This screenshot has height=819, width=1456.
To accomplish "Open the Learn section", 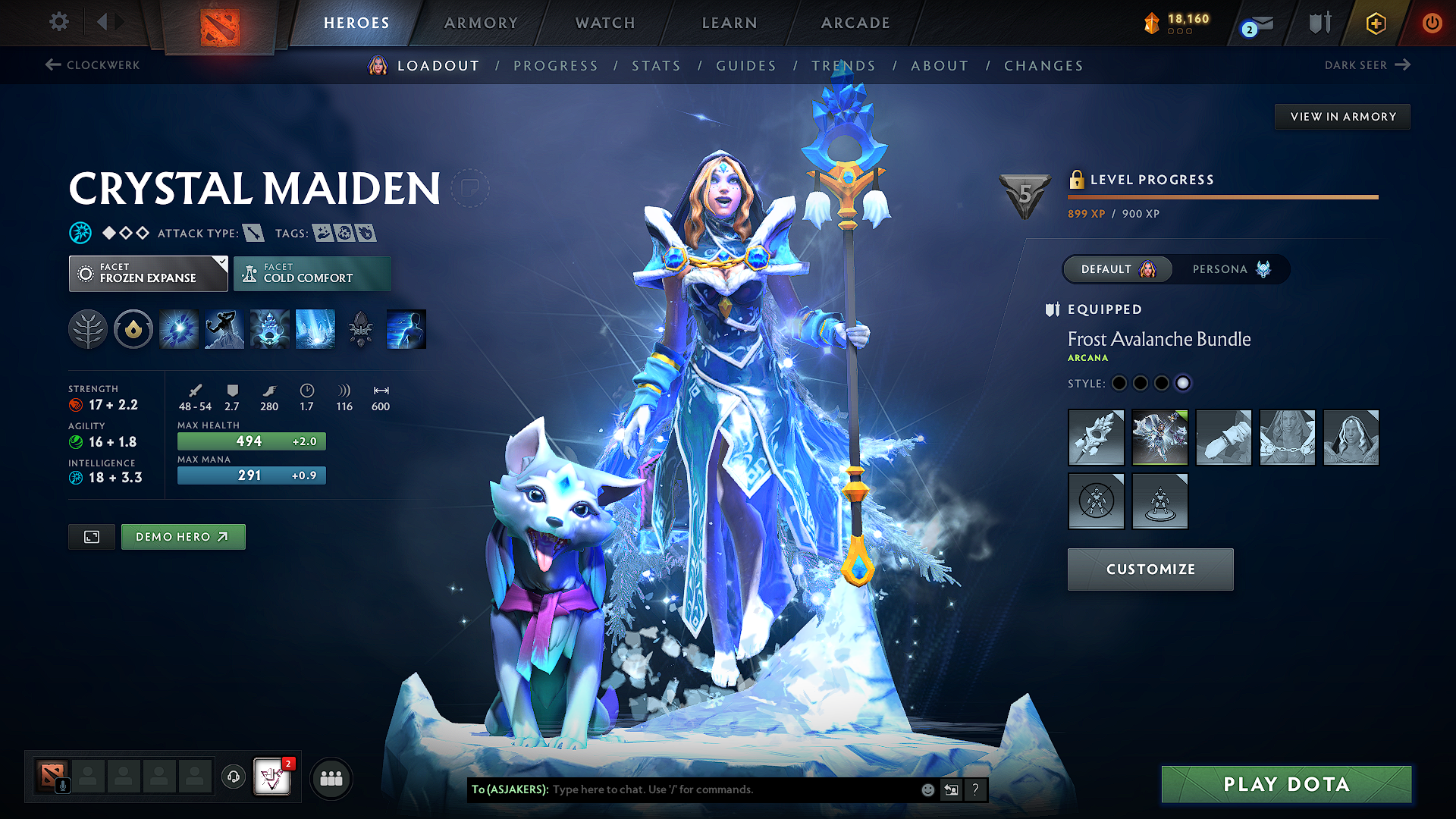I will [x=730, y=23].
